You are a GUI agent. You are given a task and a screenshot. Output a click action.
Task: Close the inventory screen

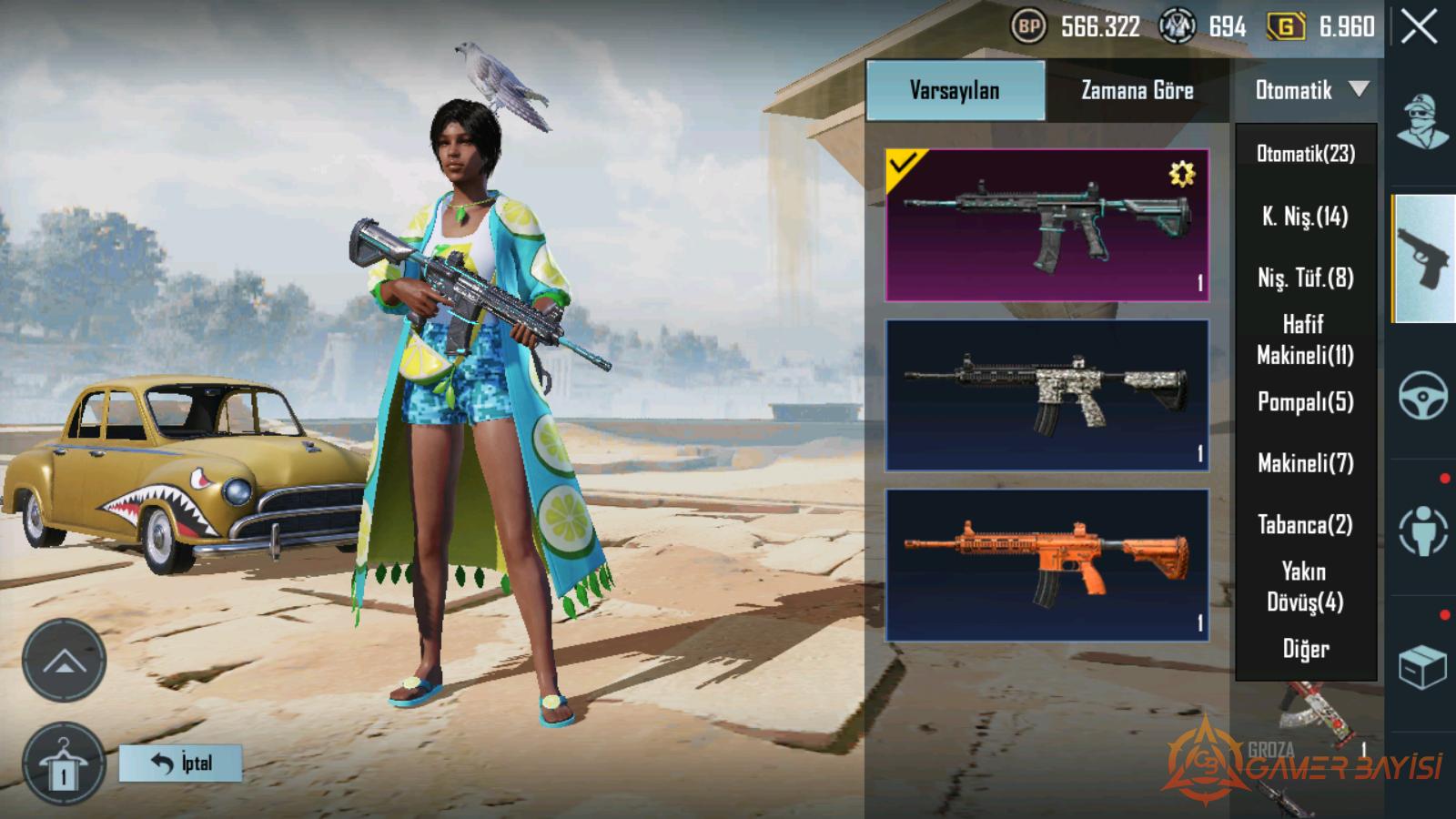point(1420,27)
